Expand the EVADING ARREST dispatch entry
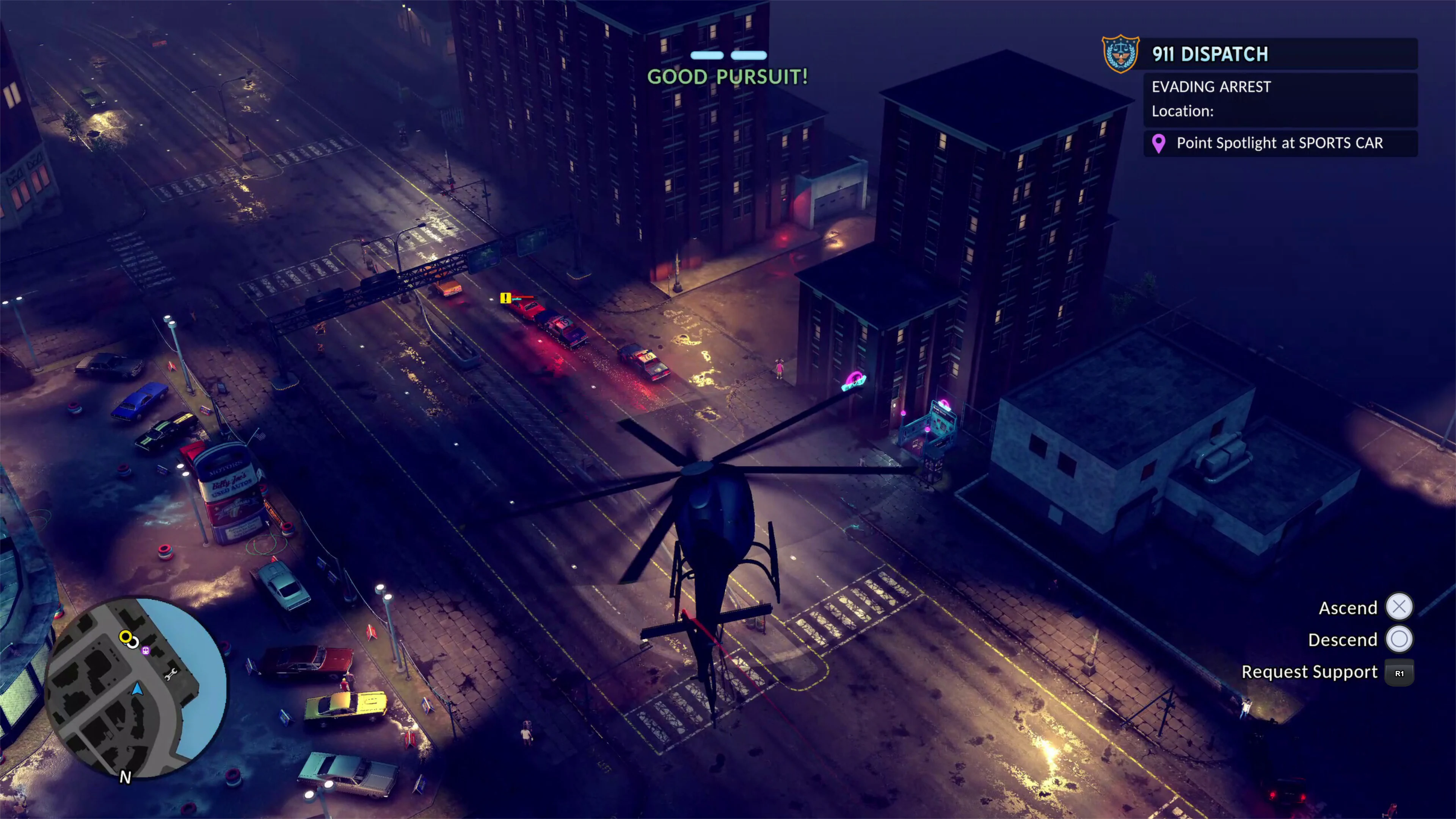Image resolution: width=1456 pixels, height=819 pixels. click(1211, 86)
